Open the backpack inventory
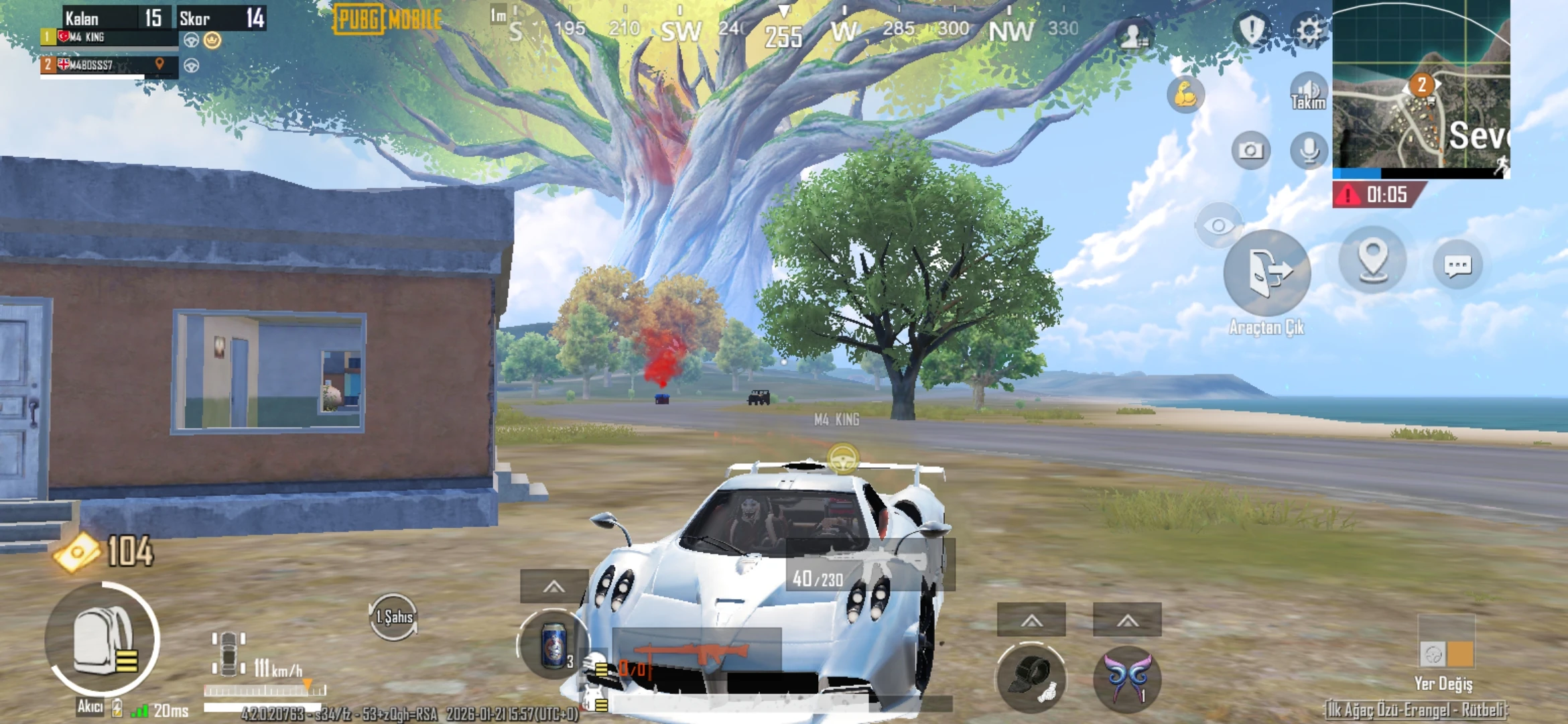The image size is (1568, 724). (x=103, y=640)
